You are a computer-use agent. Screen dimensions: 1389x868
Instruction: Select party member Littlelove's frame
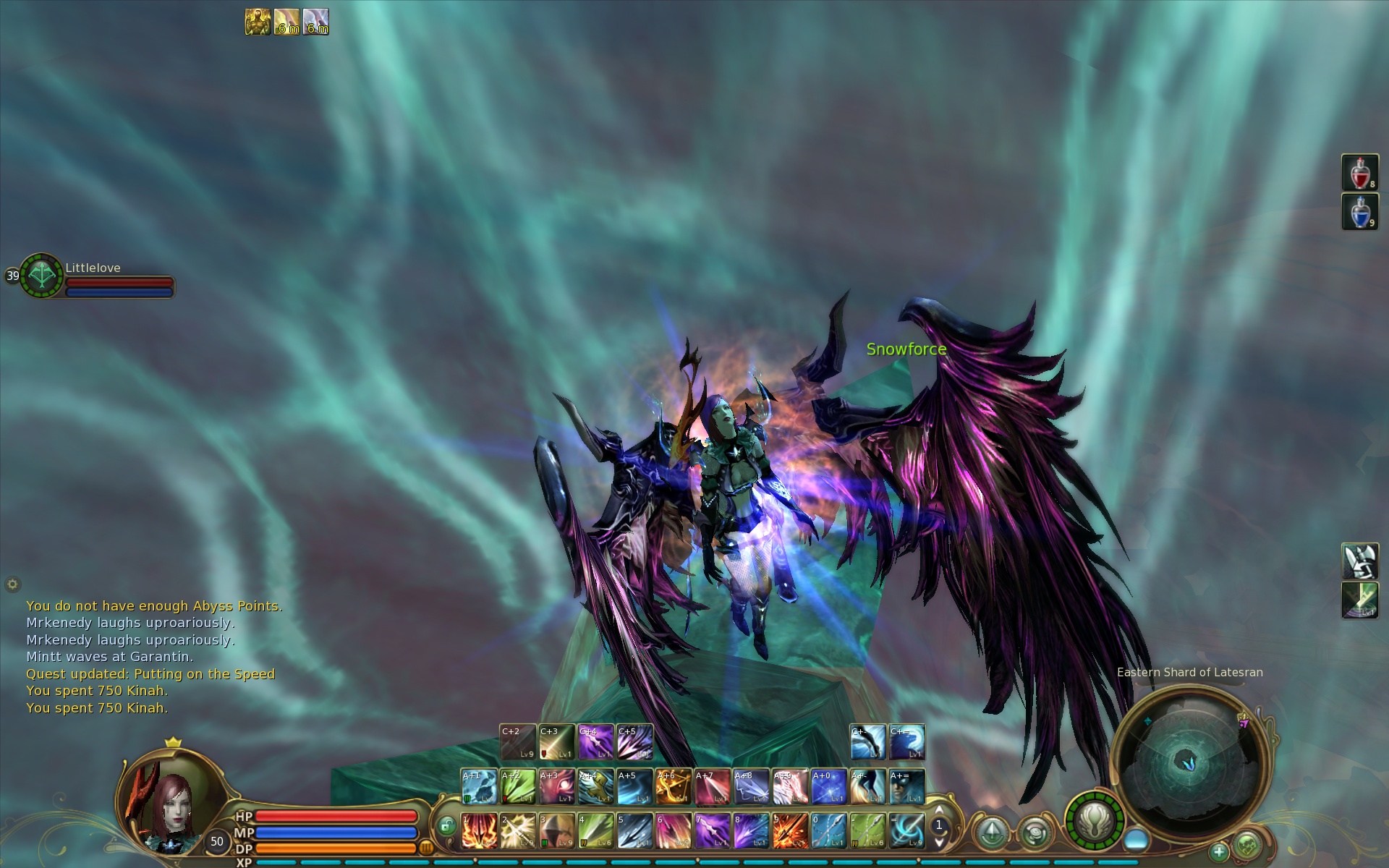point(94,277)
